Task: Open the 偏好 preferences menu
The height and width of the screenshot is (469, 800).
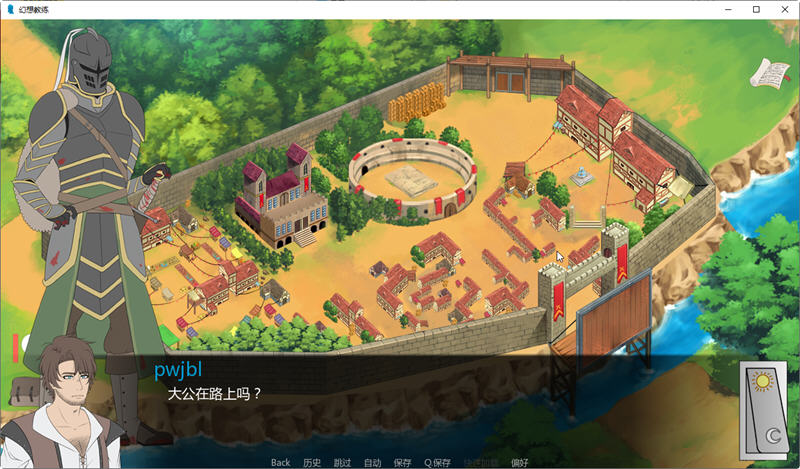Action: pos(519,463)
